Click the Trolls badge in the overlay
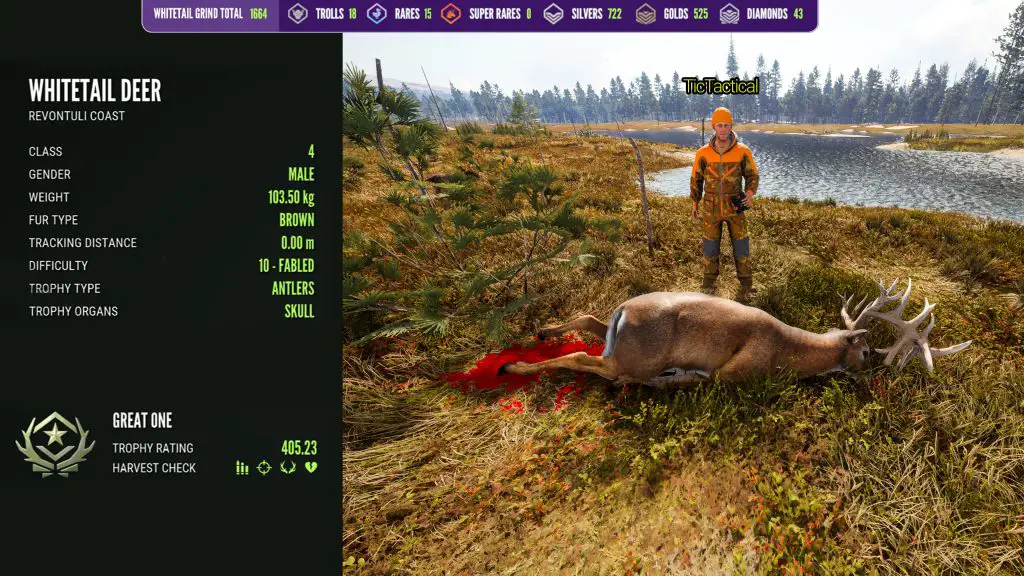 click(x=298, y=14)
